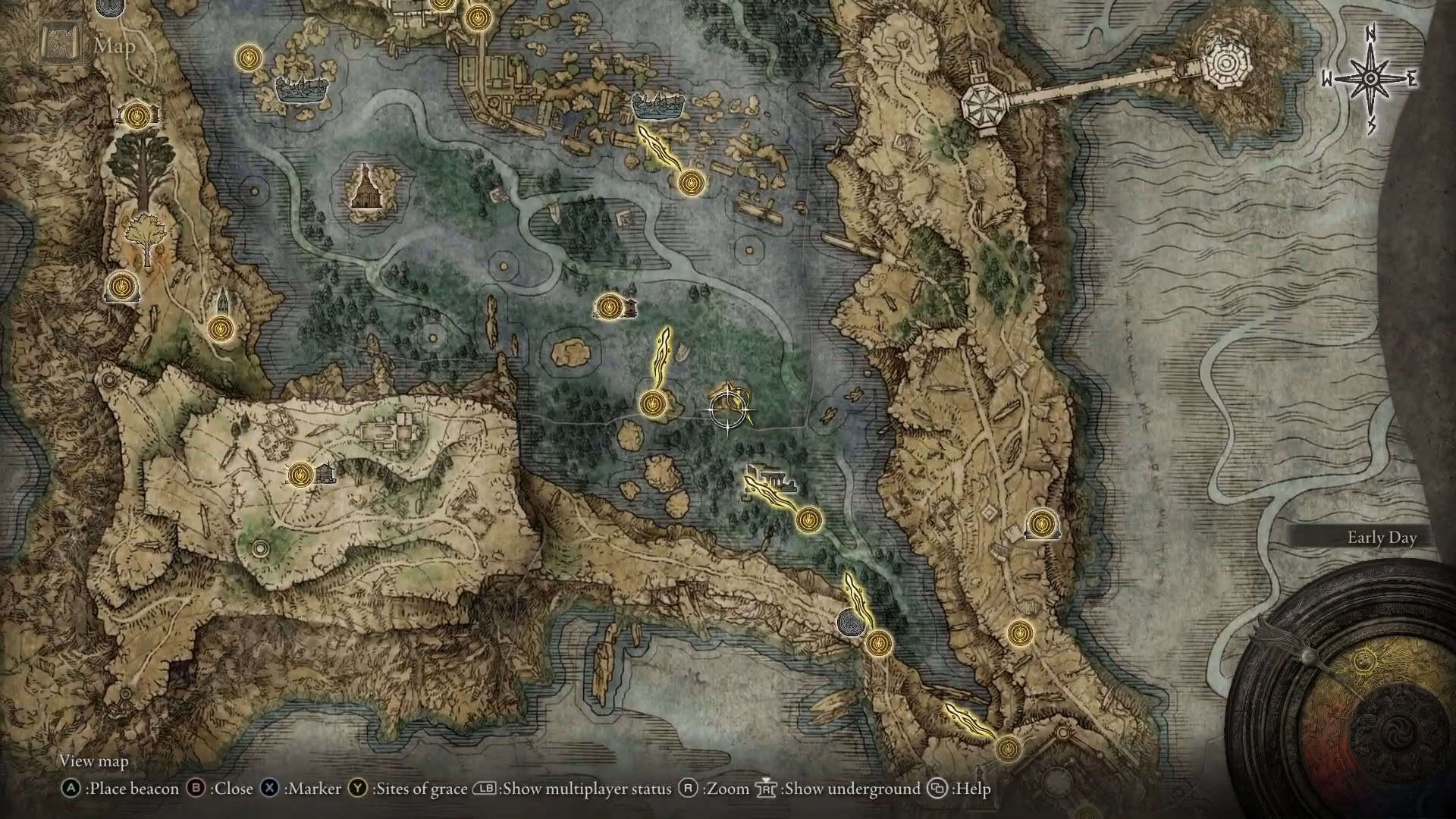The image size is (1456, 819).
Task: Click the compass rose
Action: click(x=1371, y=79)
